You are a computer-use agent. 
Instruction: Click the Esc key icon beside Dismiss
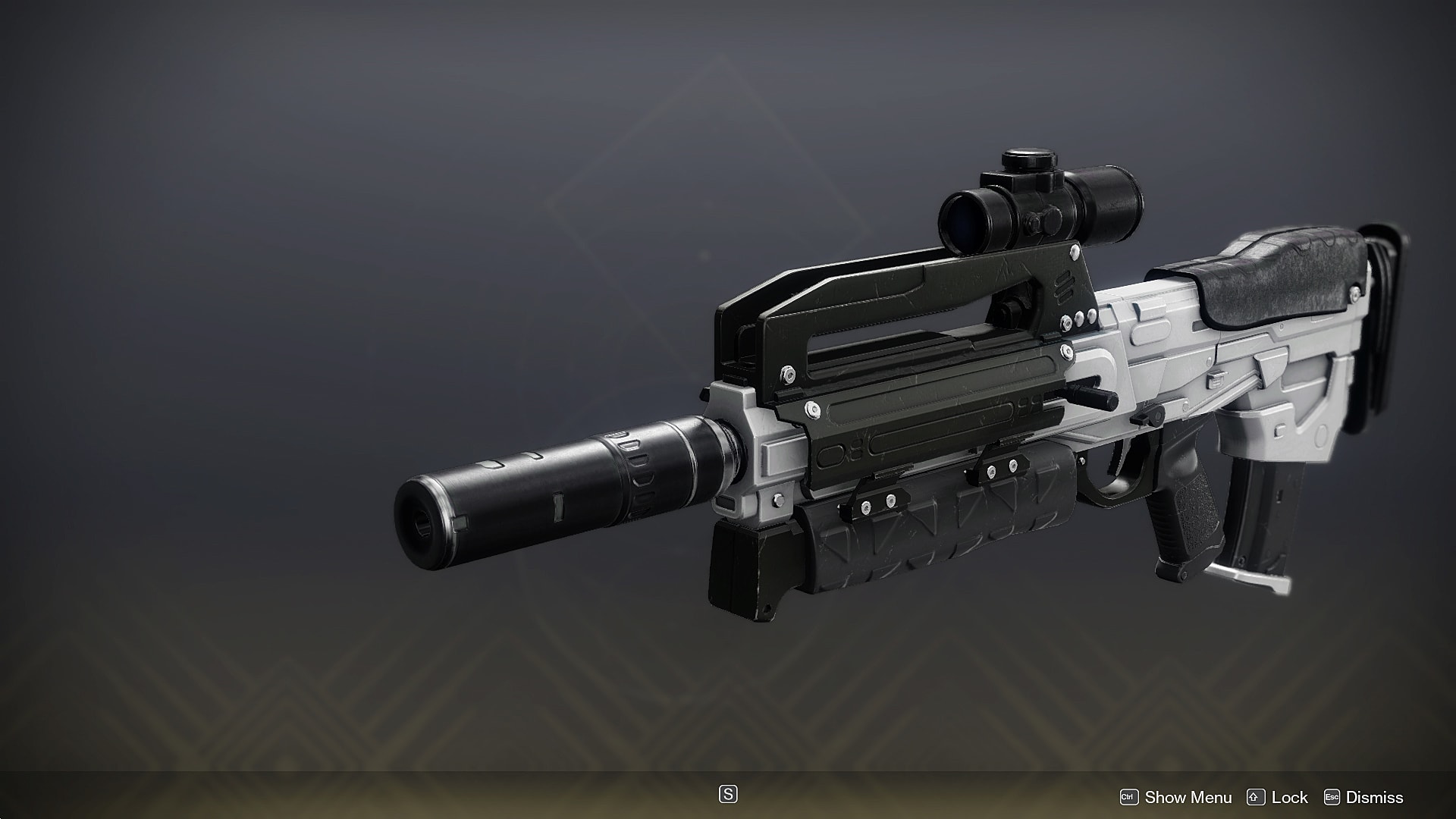[1332, 797]
